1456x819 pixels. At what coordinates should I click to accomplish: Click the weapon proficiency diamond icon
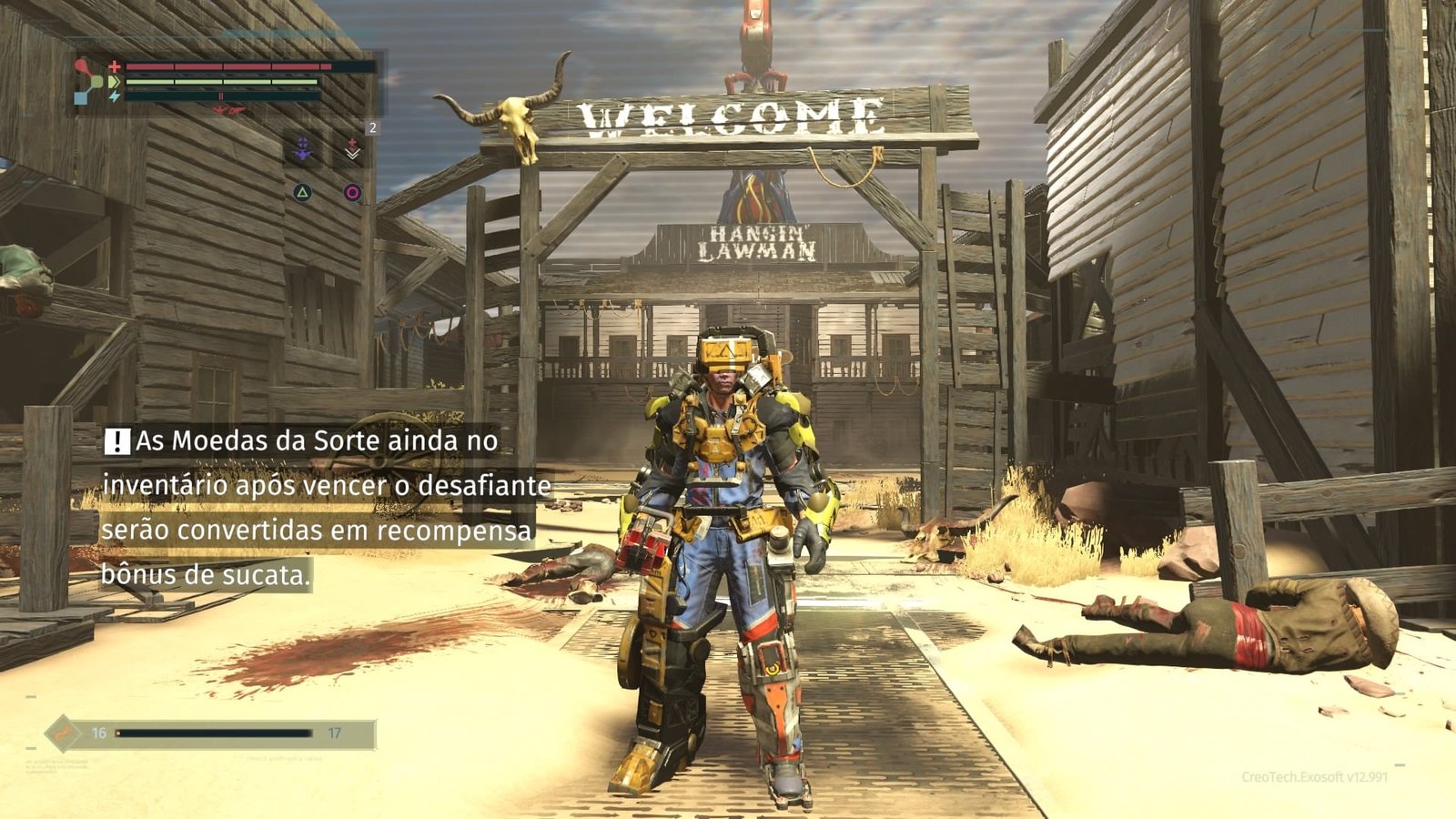pyautogui.click(x=63, y=732)
